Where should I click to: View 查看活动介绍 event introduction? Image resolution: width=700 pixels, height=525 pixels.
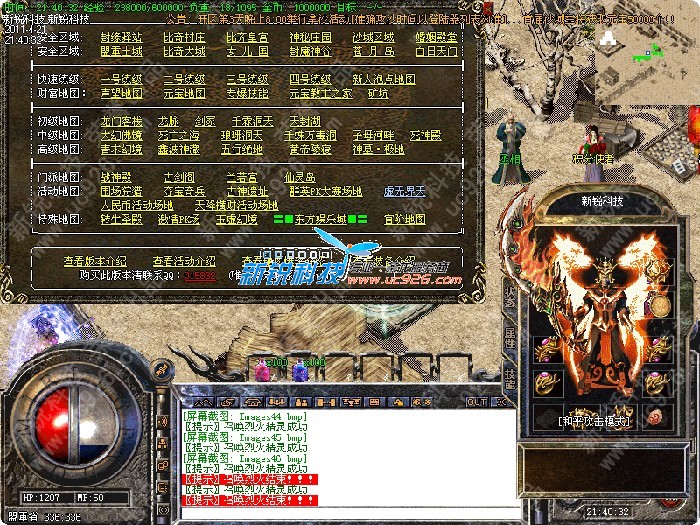[181, 260]
